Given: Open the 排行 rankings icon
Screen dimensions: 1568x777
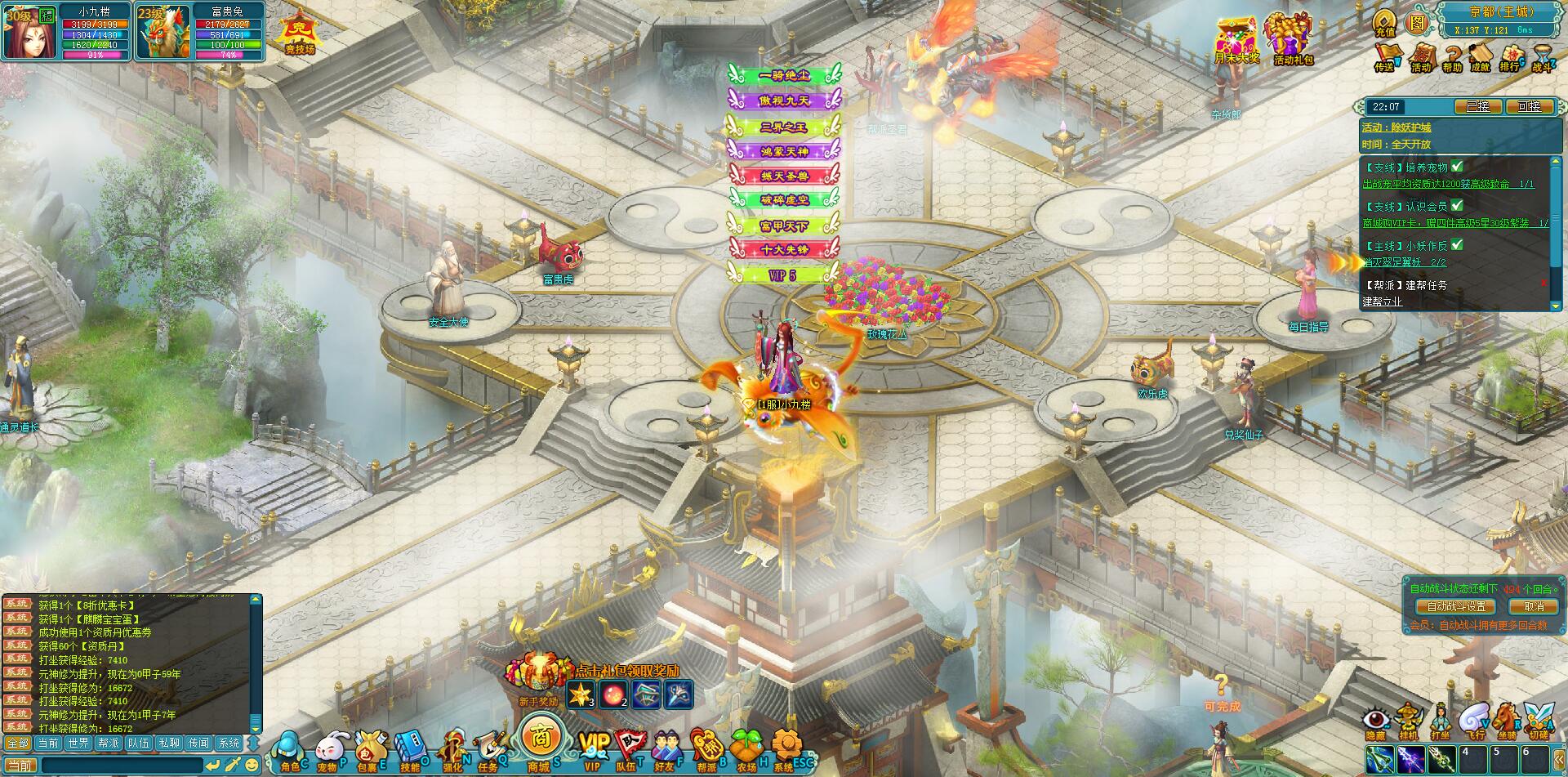Looking at the screenshot, I should click(x=1509, y=57).
